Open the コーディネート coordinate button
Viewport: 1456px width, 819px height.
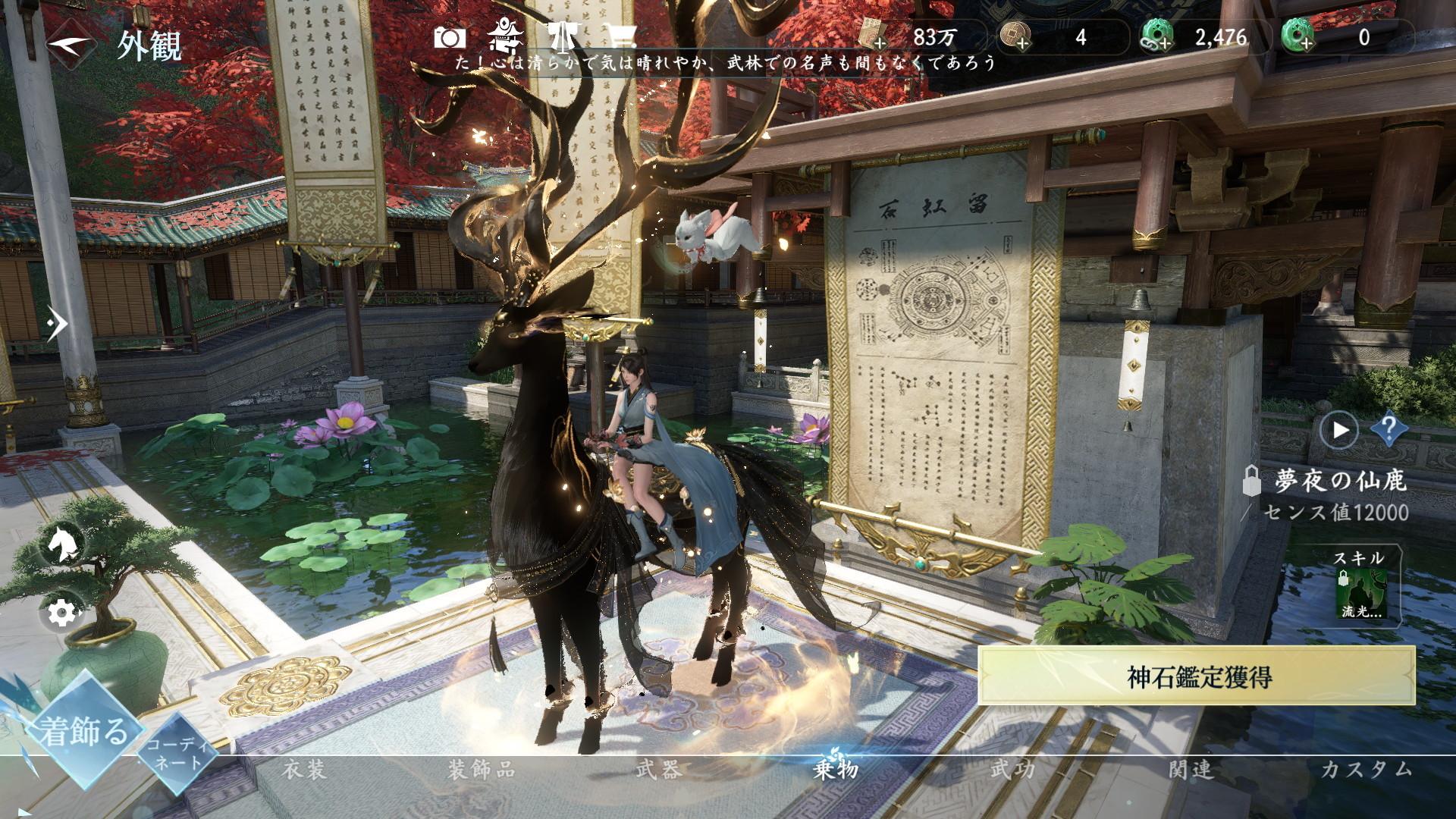point(176,752)
